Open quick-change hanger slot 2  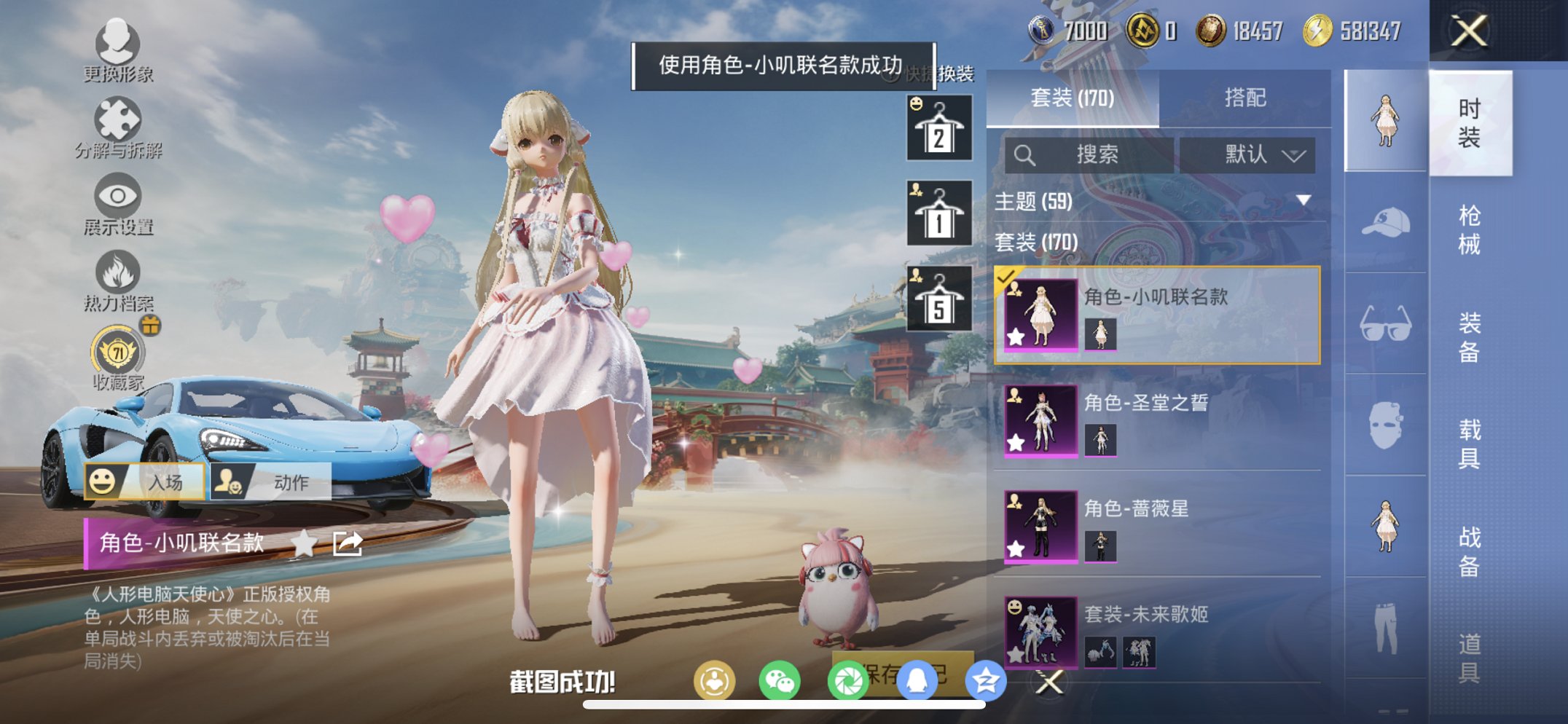coord(938,129)
